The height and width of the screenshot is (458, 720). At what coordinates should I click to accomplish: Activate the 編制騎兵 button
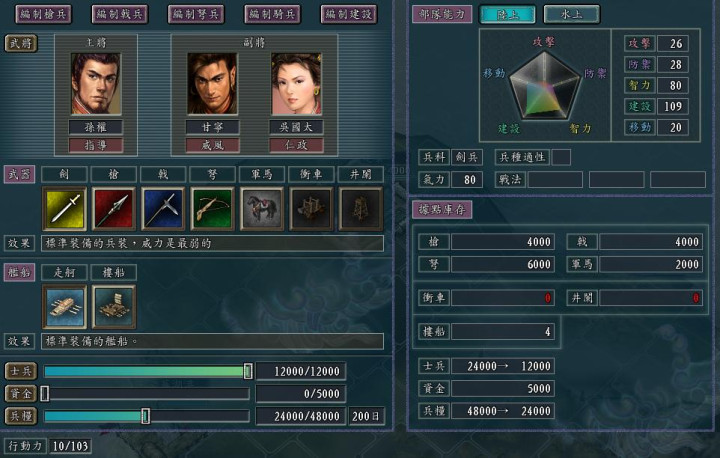point(272,14)
